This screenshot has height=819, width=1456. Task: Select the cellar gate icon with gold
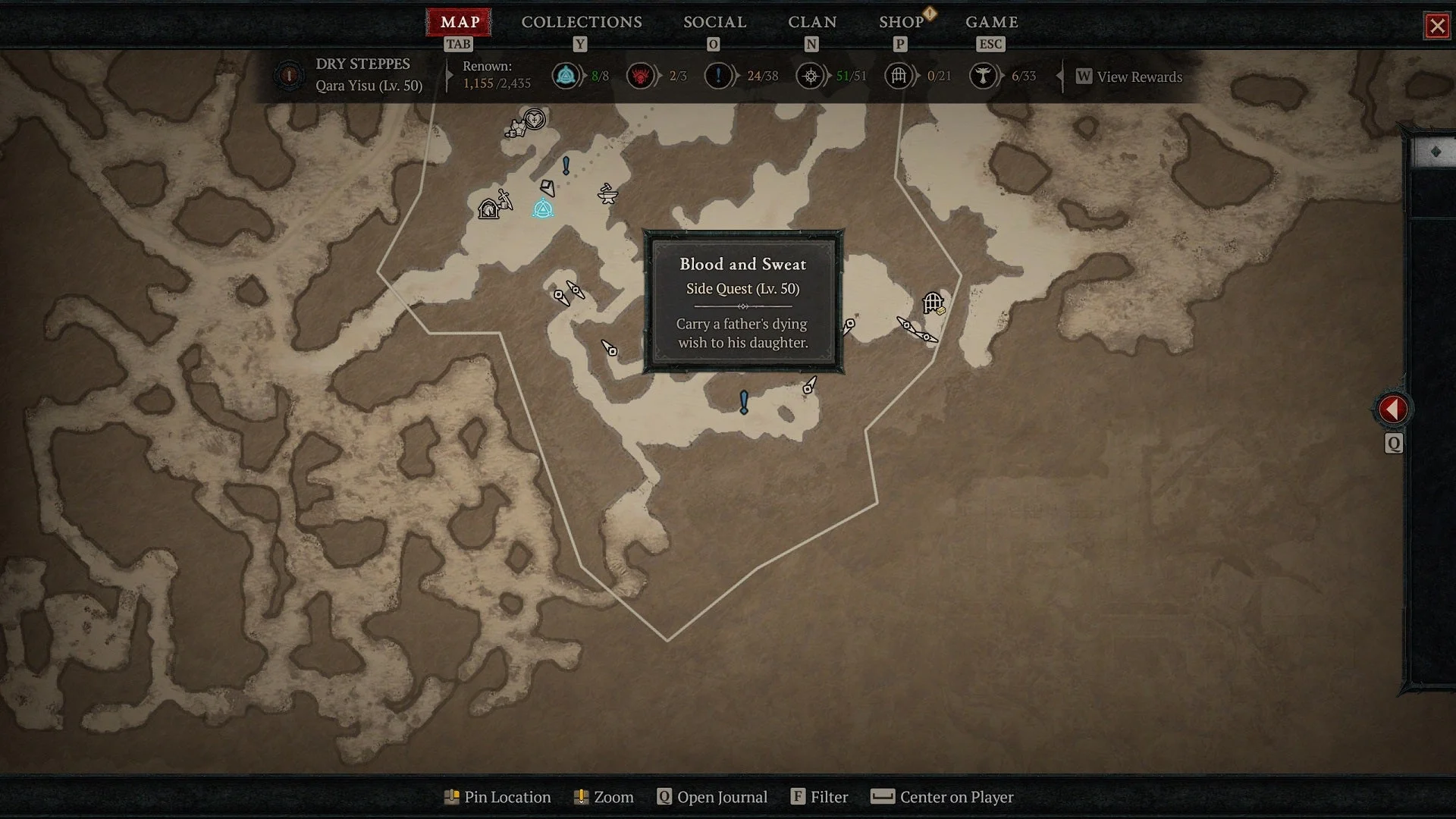click(934, 303)
